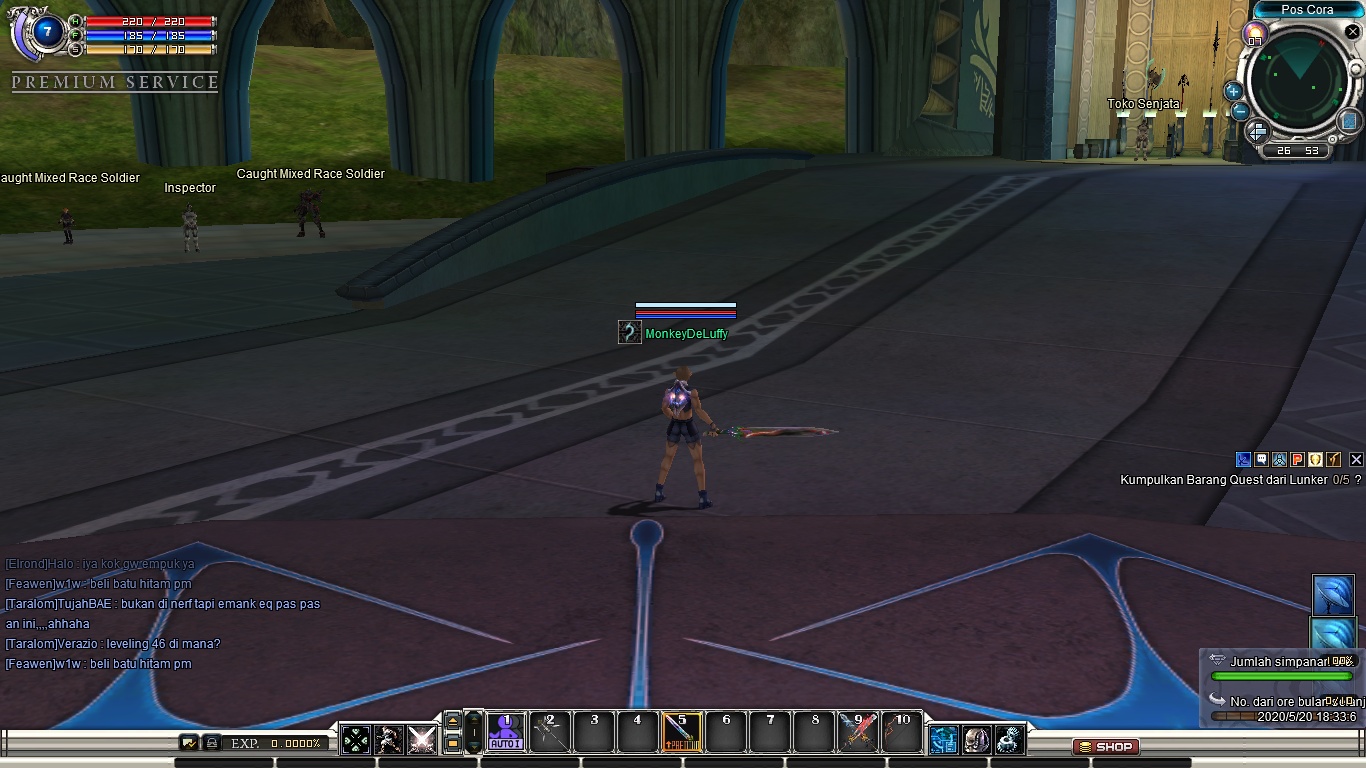
Task: Activate the premium sword in hotbar slot 5
Action: coord(680,732)
